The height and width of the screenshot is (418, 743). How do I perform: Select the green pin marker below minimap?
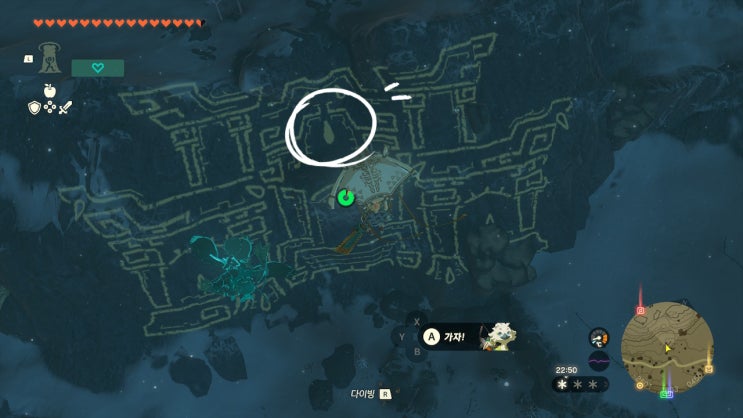tap(667, 392)
